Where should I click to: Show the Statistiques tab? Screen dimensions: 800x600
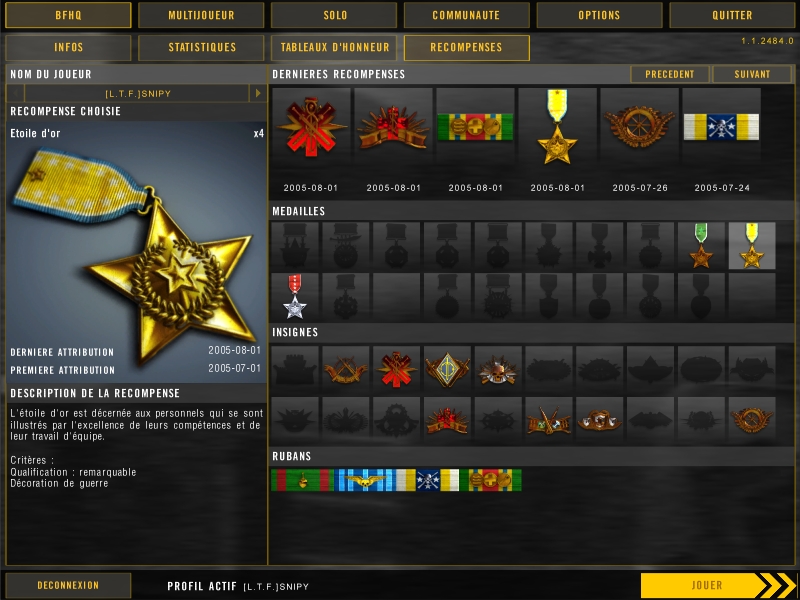pyautogui.click(x=201, y=48)
